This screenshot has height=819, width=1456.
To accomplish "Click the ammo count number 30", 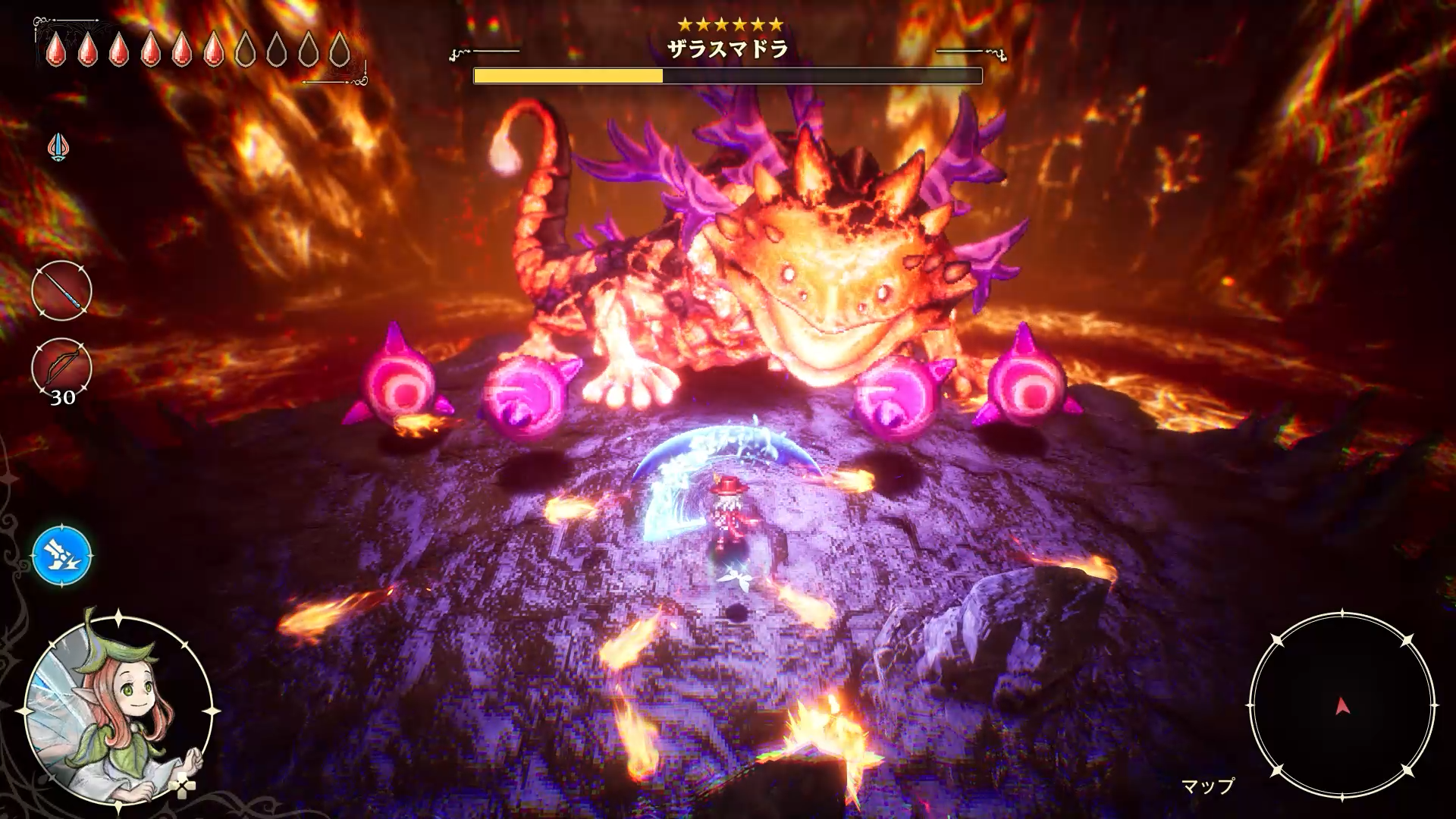I will tap(64, 396).
